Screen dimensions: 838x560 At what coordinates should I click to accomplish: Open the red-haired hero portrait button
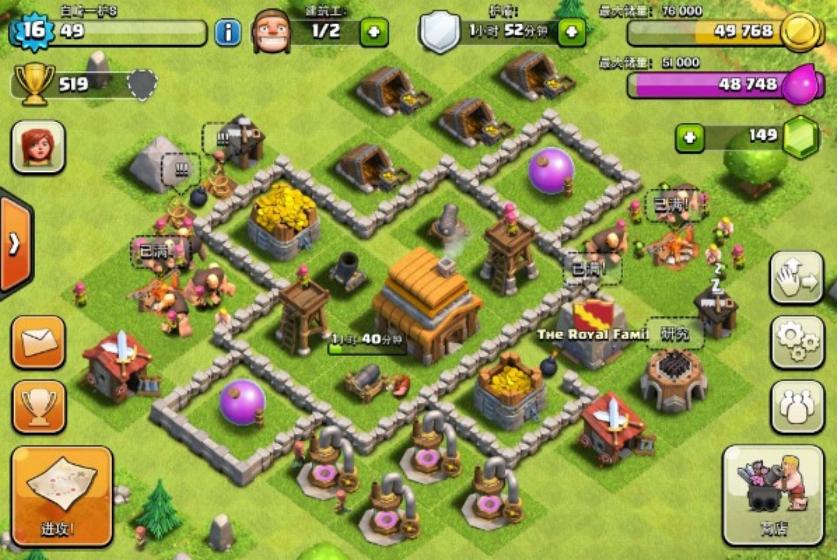(x=38, y=147)
